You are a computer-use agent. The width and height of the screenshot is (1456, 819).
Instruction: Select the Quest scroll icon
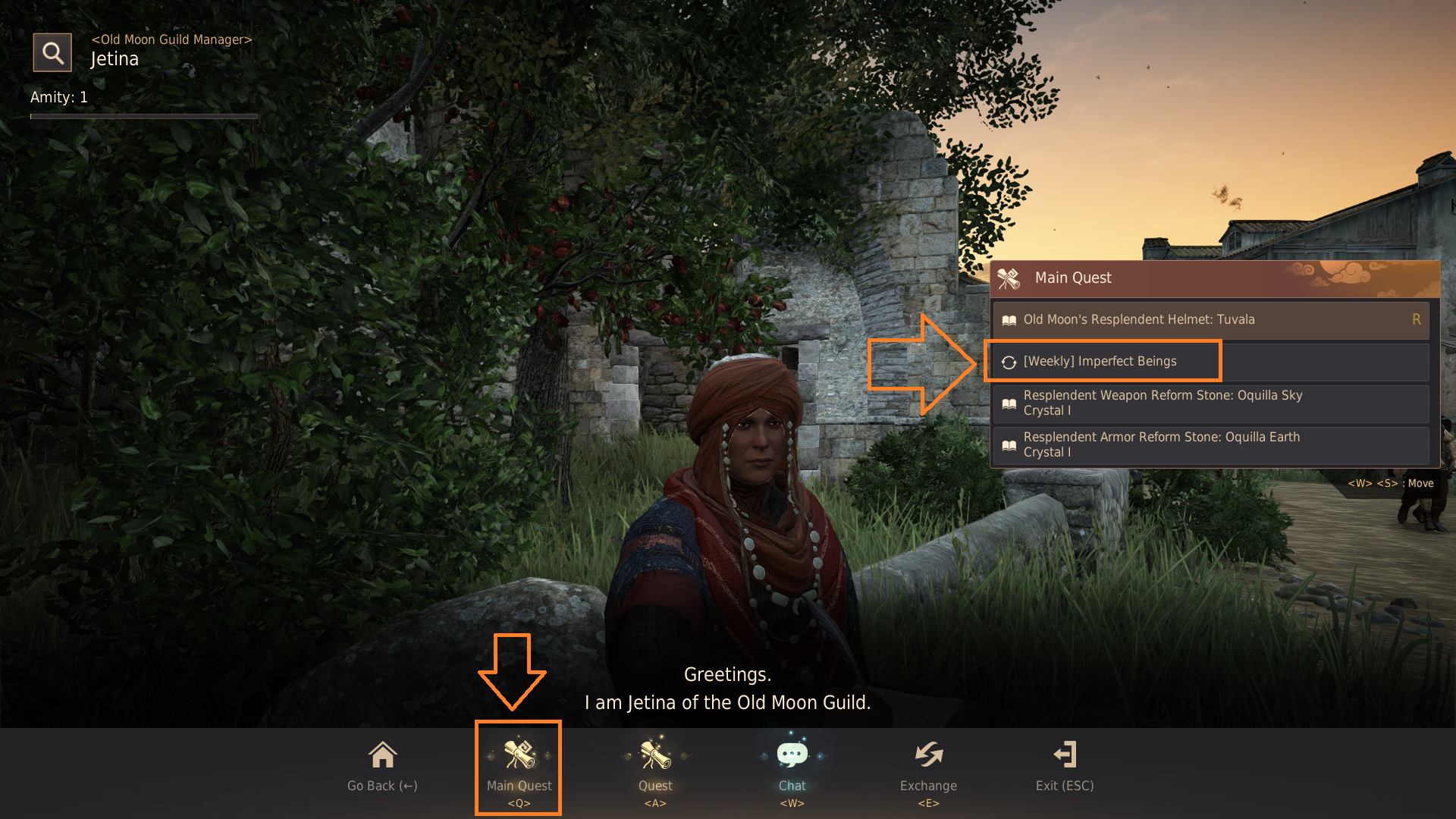click(x=655, y=755)
